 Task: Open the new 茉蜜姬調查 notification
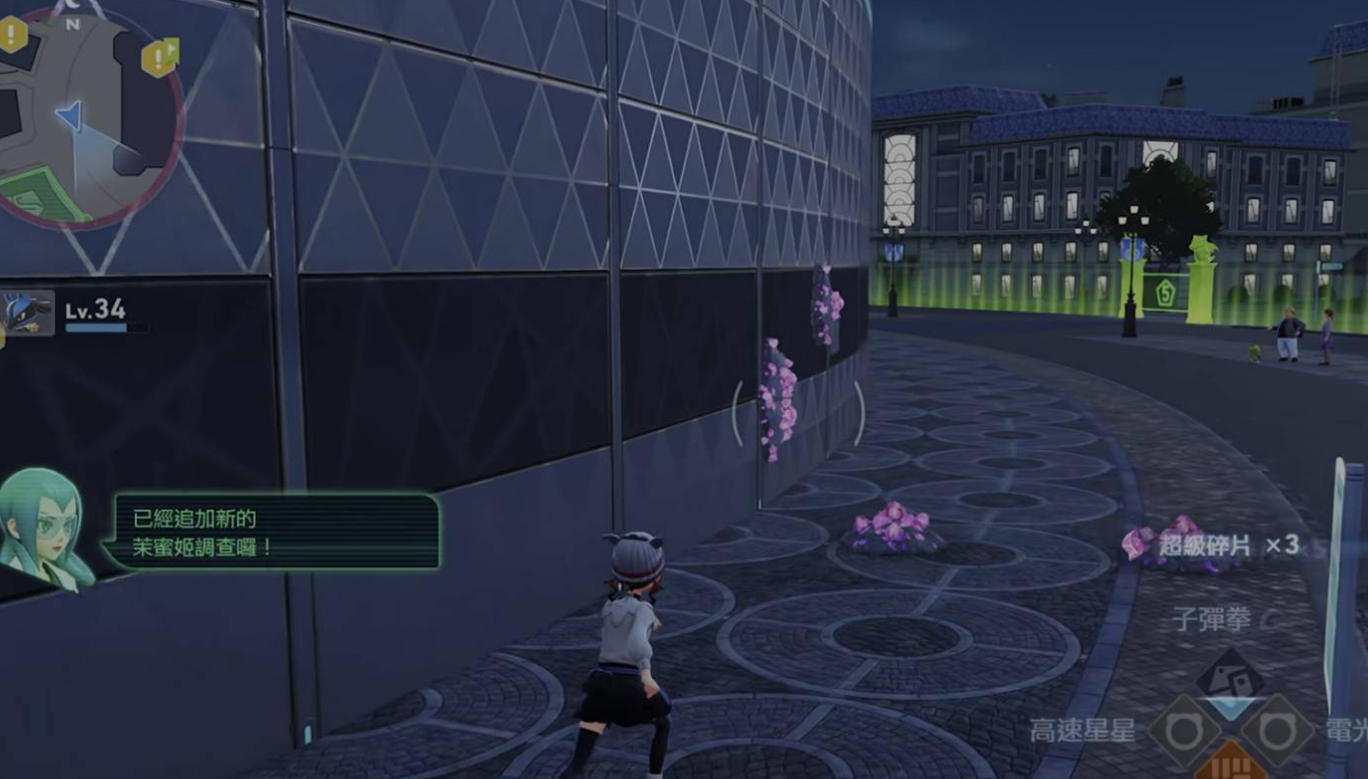click(x=276, y=533)
